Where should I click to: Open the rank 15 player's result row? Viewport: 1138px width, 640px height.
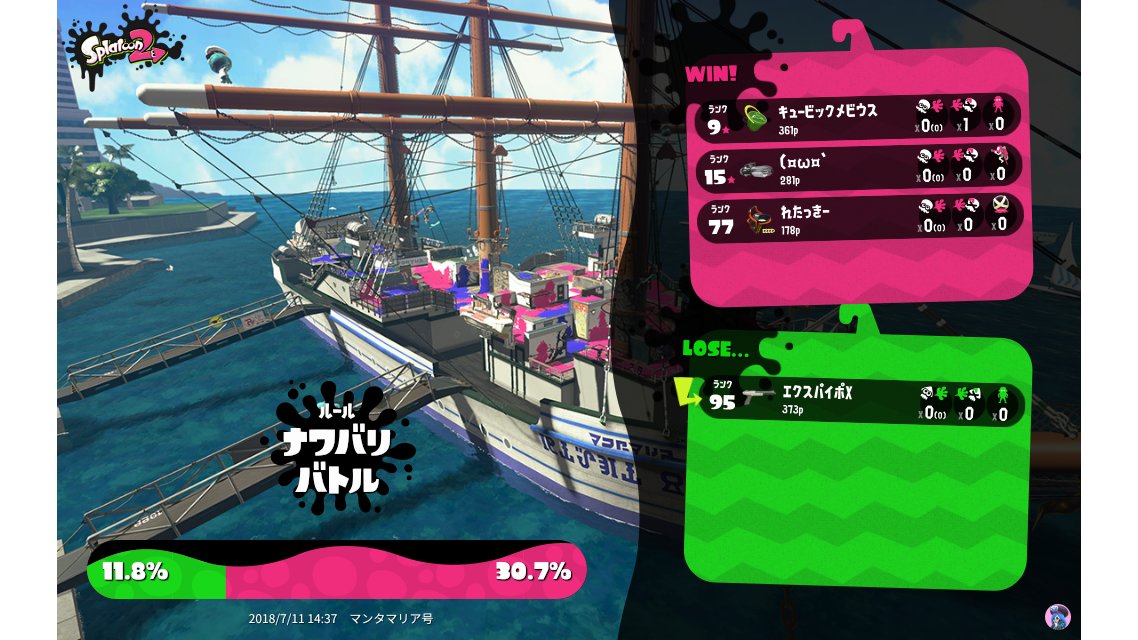[860, 167]
